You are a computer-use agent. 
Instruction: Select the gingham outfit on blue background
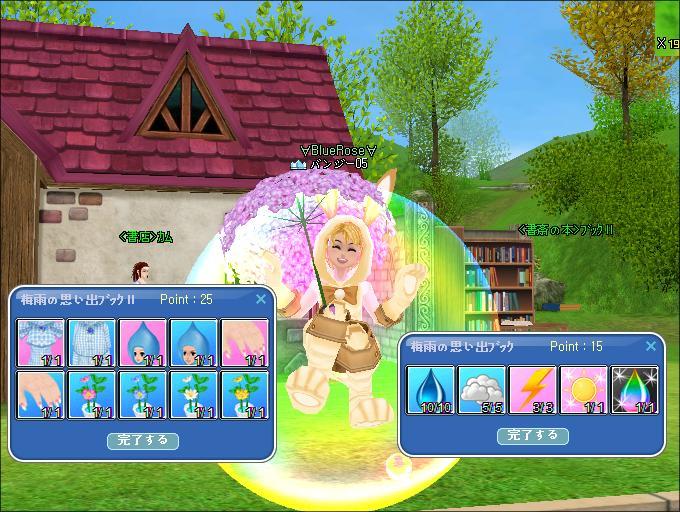(x=92, y=342)
